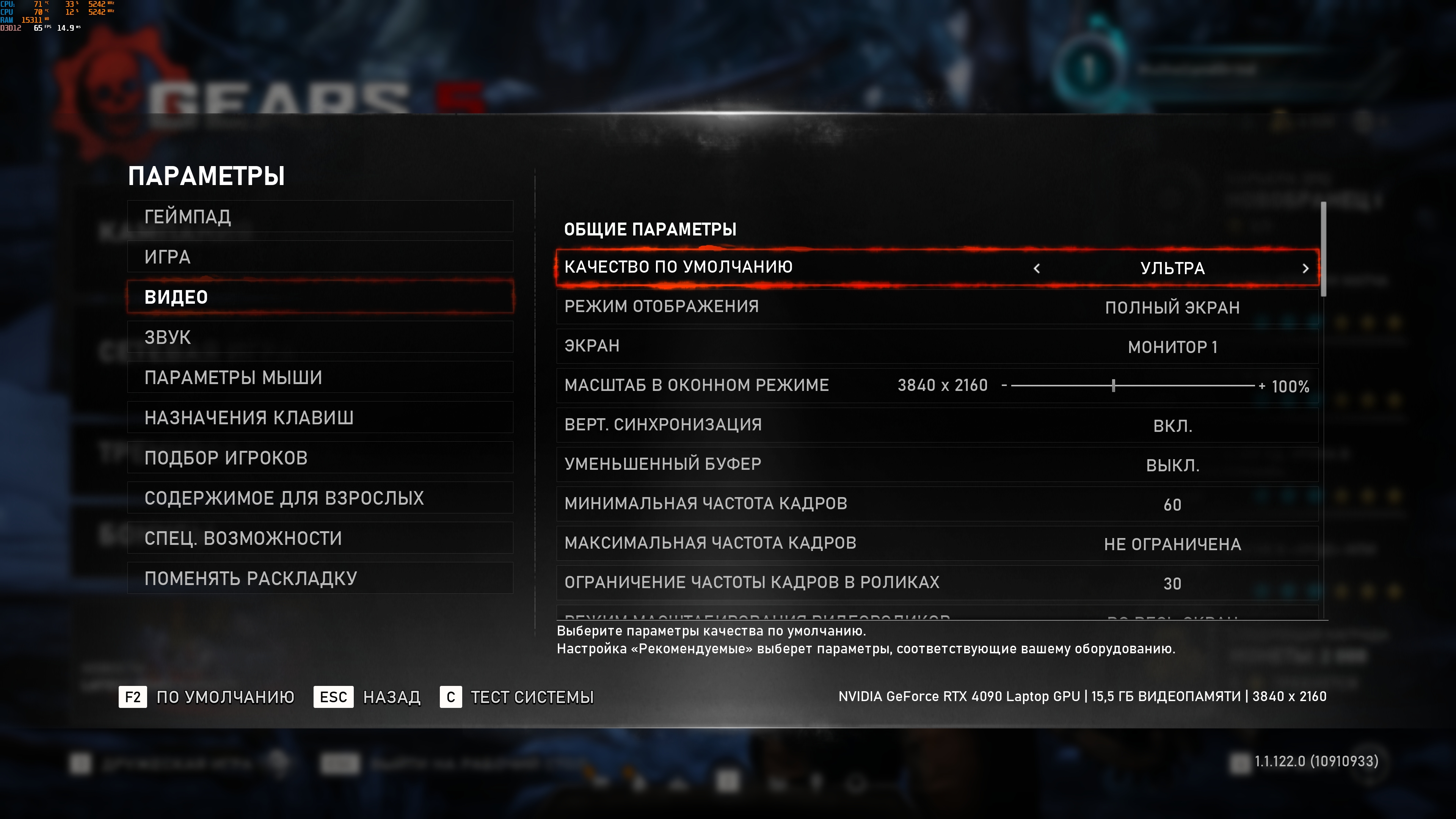Go to ПАРАМЕТРЫ МЫШИ section

pos(320,377)
